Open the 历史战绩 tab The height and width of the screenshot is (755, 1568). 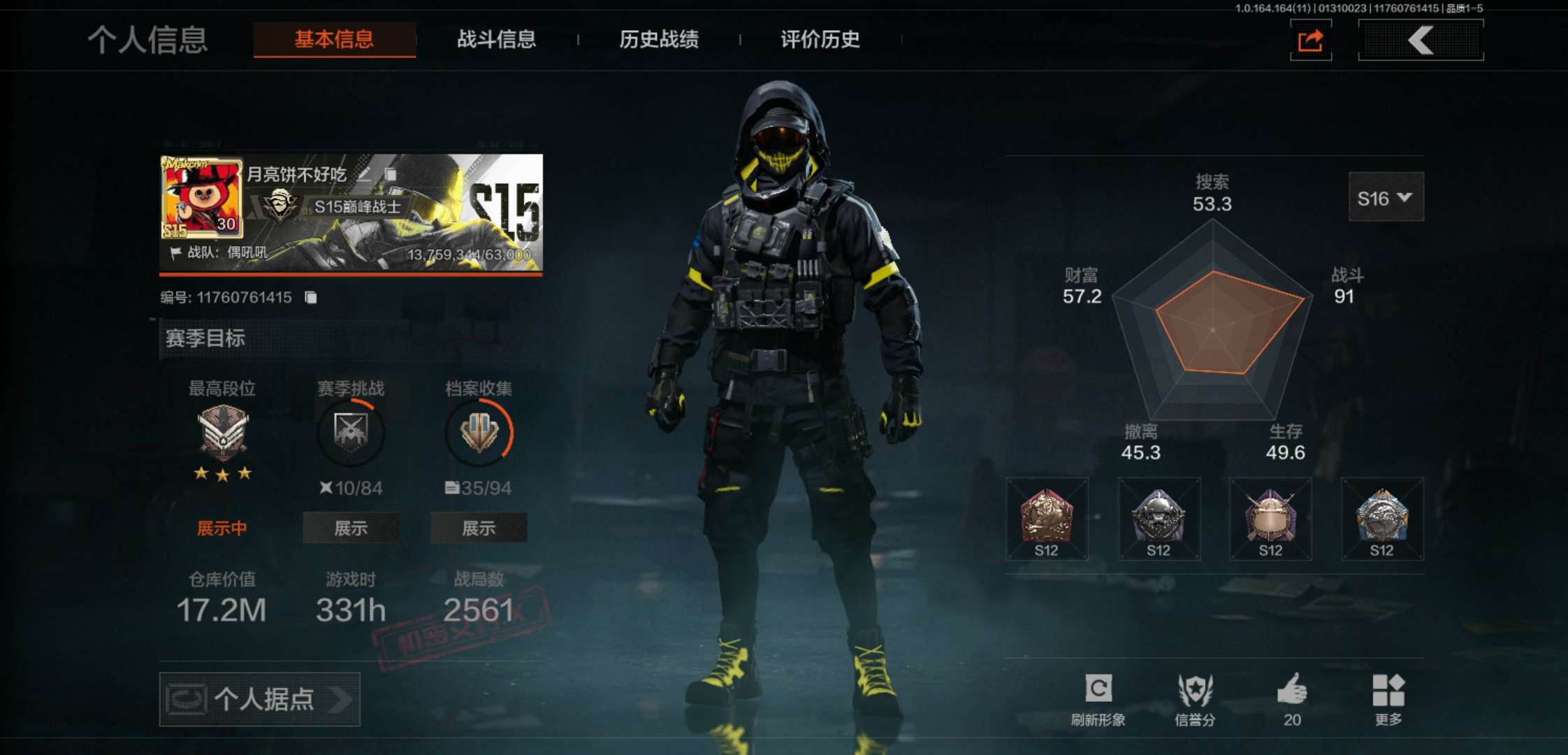pyautogui.click(x=660, y=40)
